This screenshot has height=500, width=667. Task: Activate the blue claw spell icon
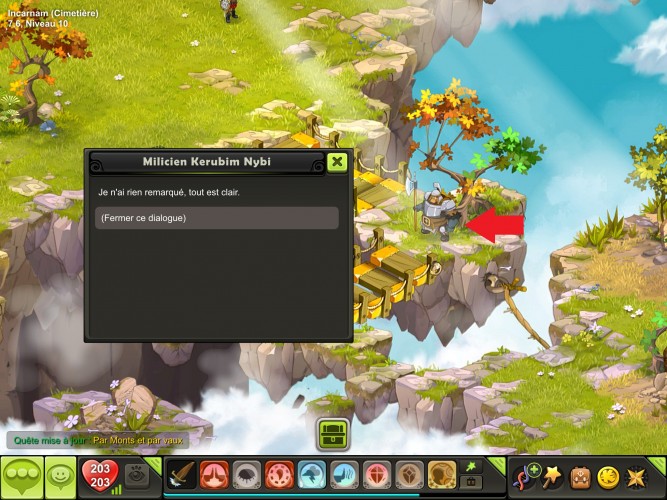(x=344, y=475)
